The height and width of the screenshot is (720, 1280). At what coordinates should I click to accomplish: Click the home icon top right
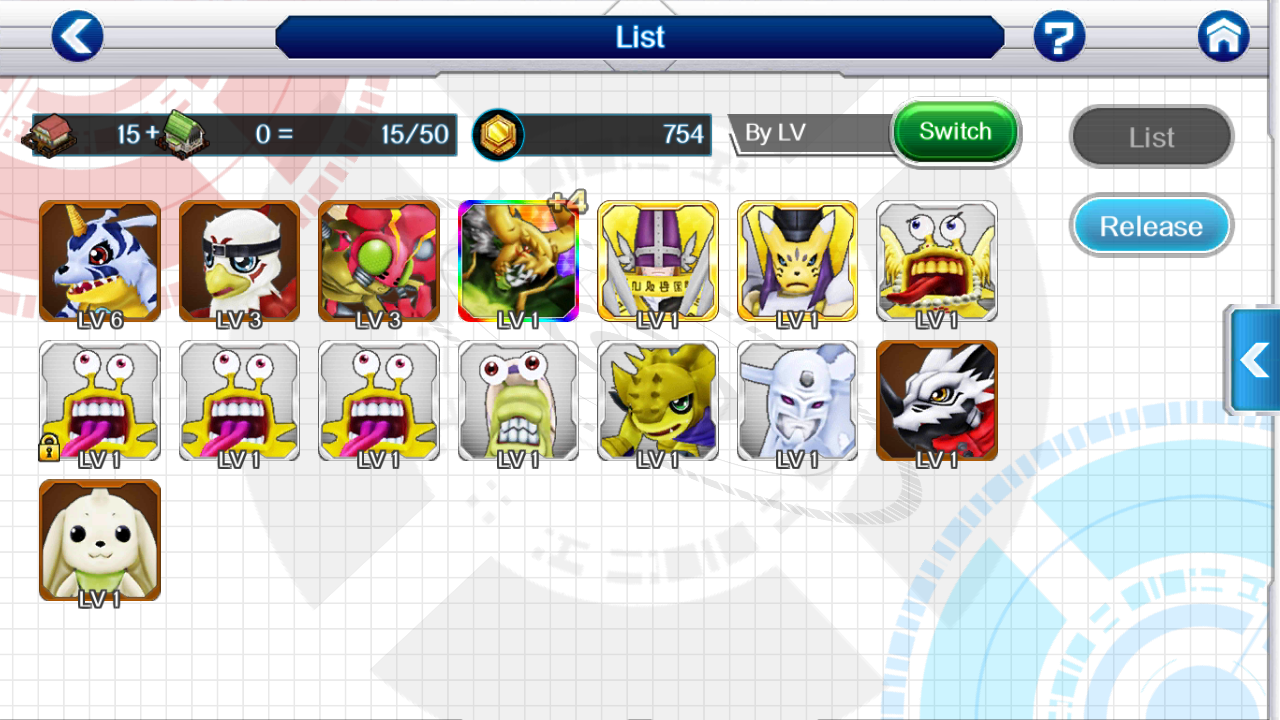[x=1223, y=36]
